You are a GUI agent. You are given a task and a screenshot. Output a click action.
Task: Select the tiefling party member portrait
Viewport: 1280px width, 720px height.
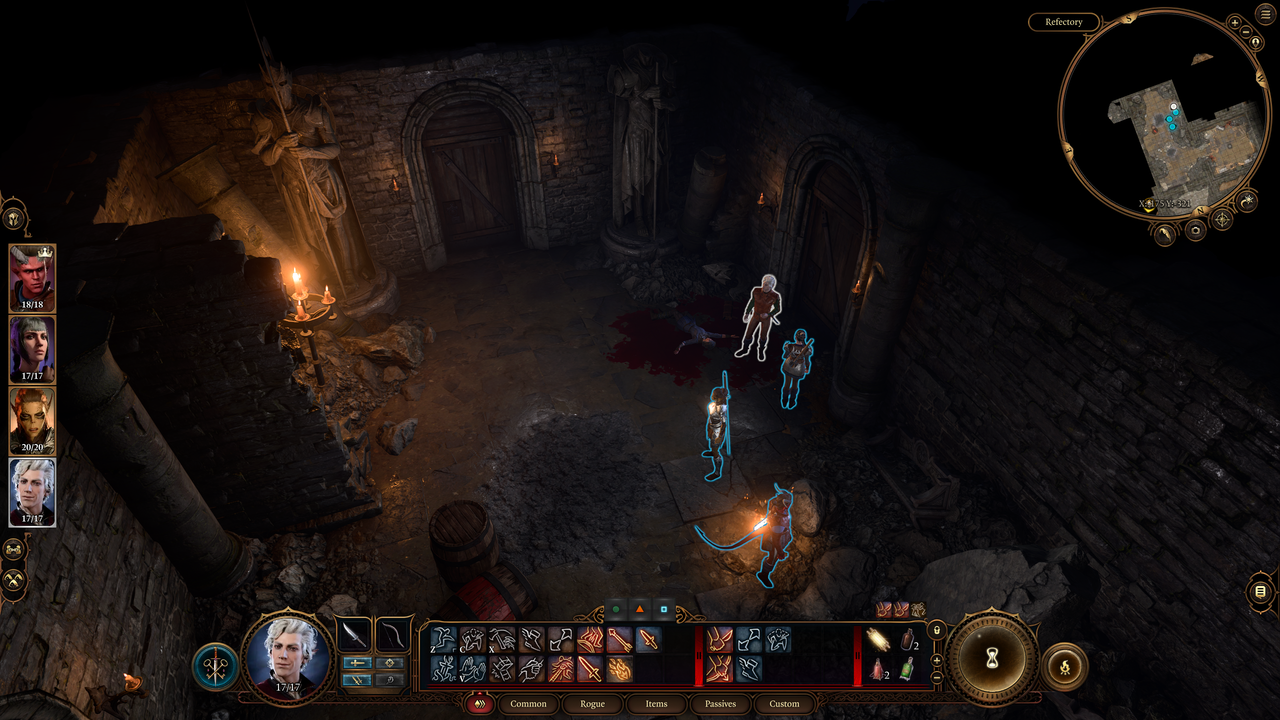[x=32, y=277]
